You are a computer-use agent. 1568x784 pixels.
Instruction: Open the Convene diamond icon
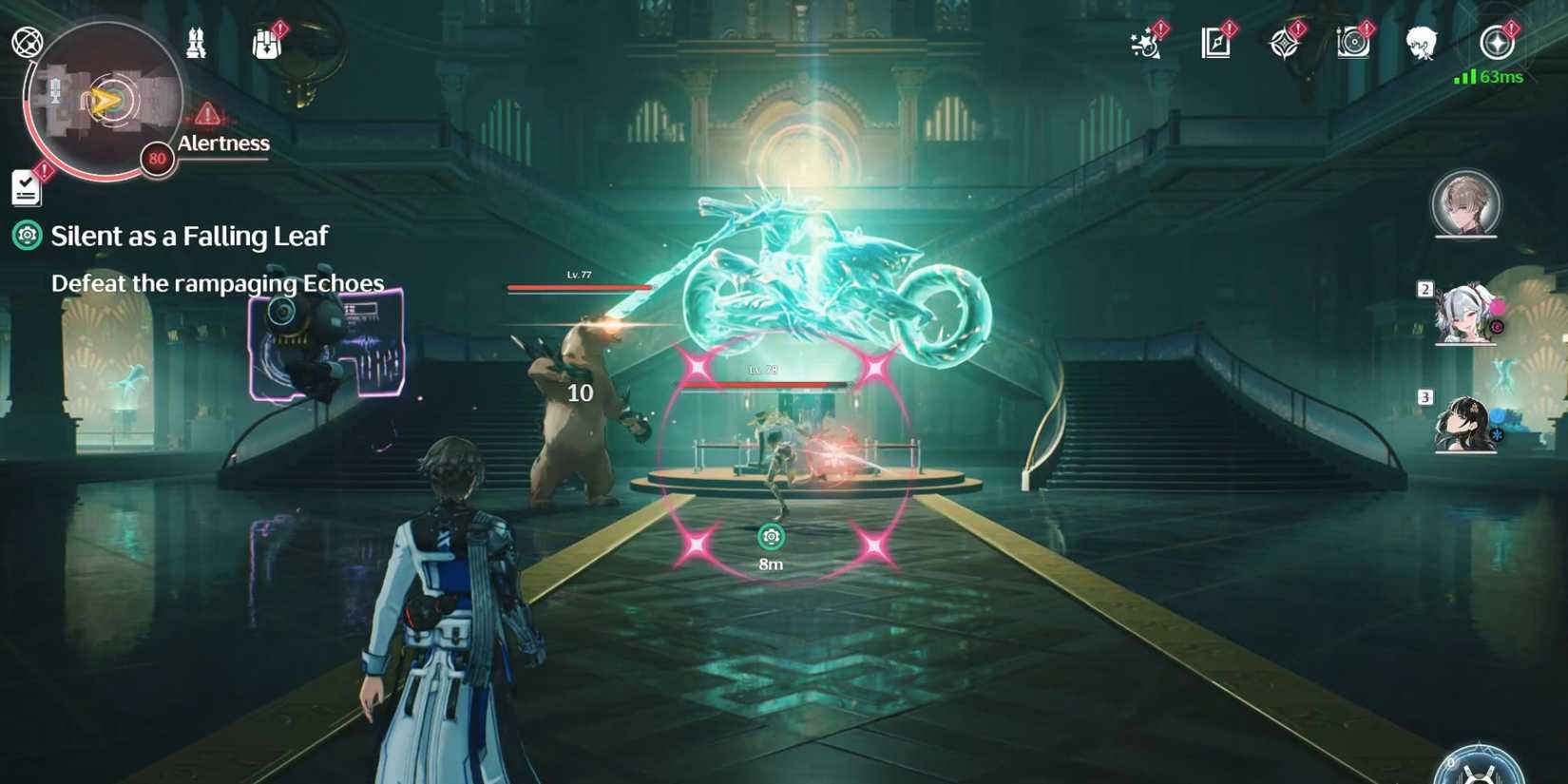pyautogui.click(x=1286, y=42)
